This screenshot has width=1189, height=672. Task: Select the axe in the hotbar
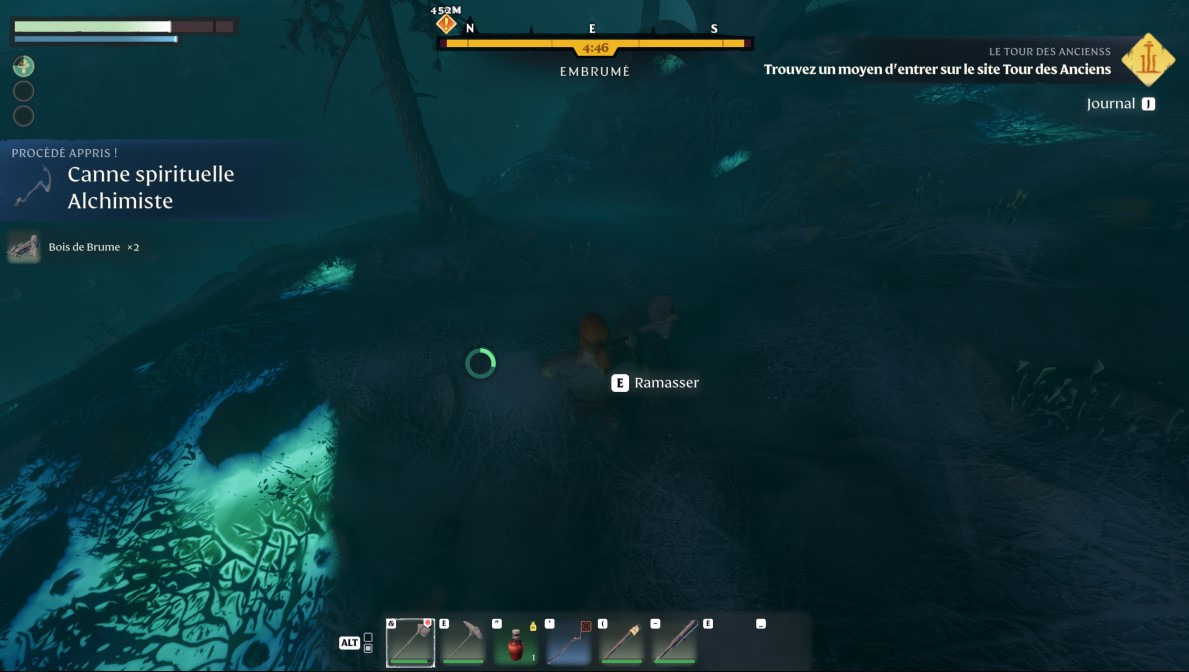(x=410, y=641)
